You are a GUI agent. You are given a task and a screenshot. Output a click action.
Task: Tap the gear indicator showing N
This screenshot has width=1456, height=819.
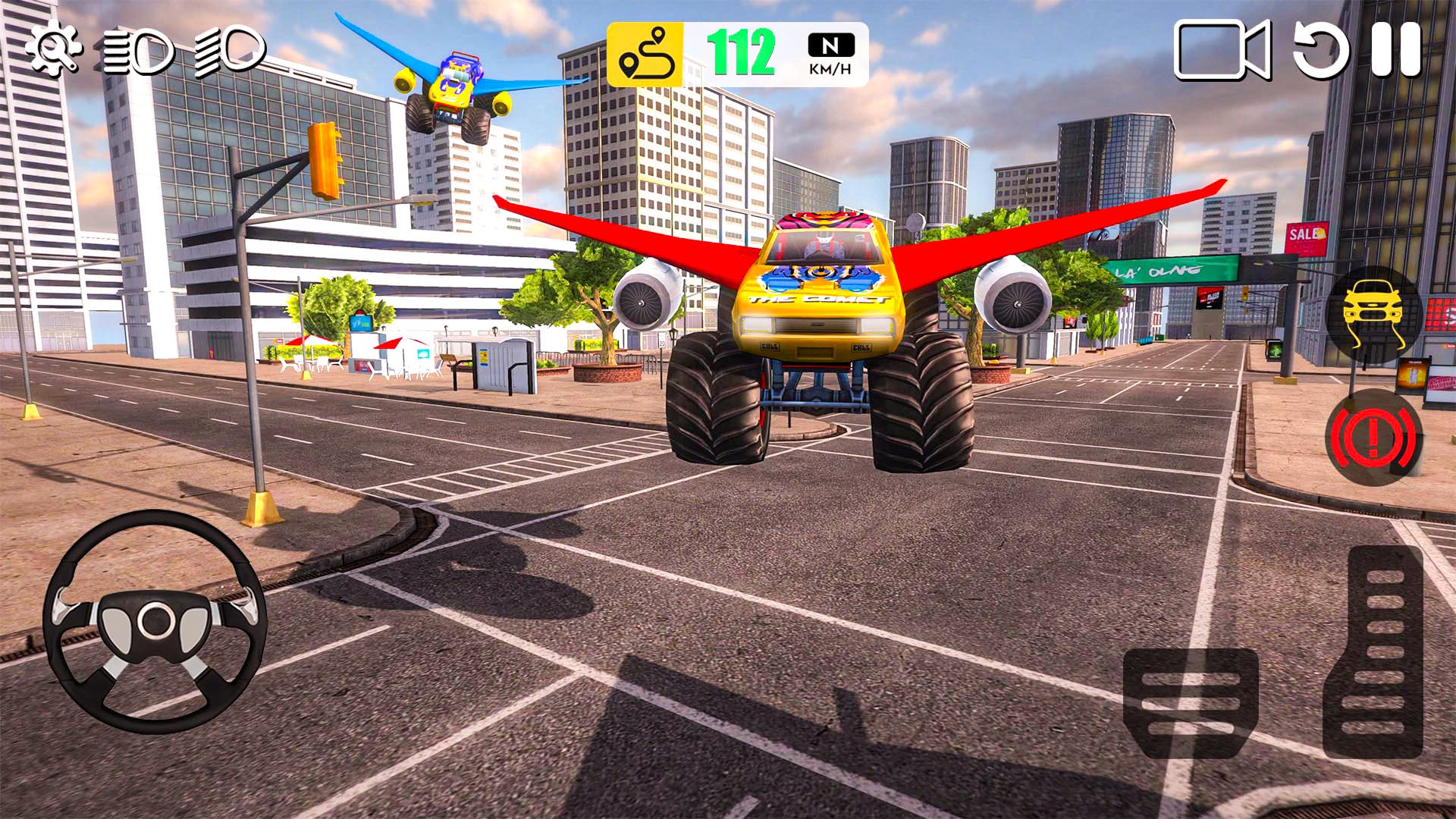[831, 45]
